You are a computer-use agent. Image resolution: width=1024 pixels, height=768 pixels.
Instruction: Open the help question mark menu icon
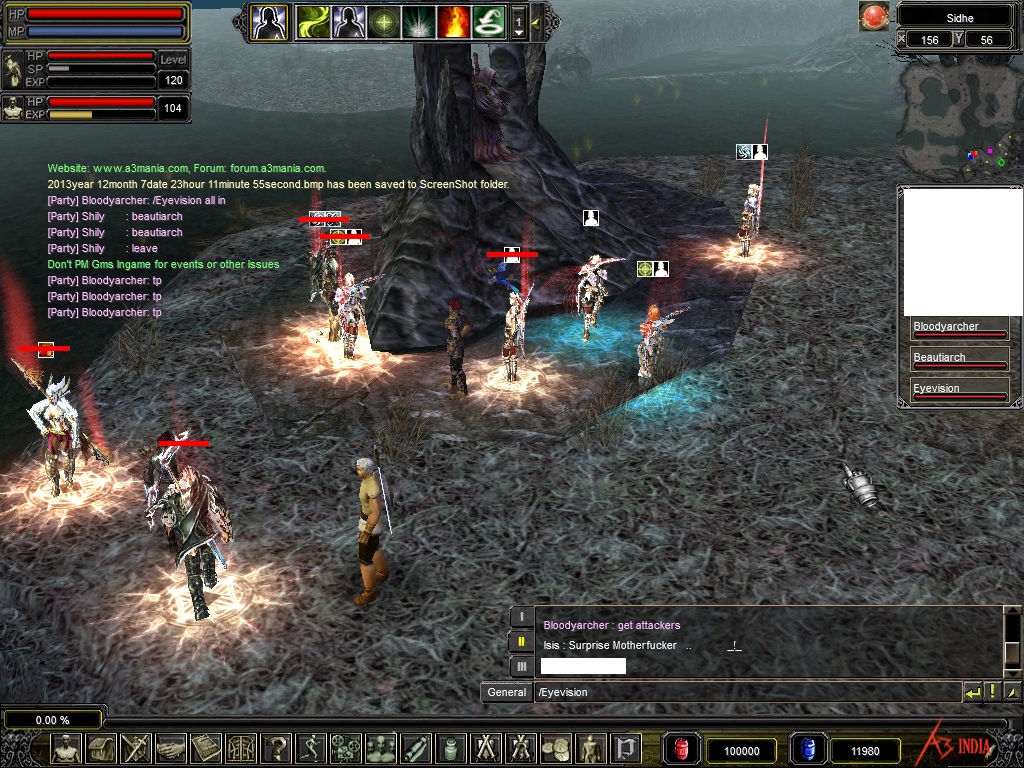click(277, 748)
